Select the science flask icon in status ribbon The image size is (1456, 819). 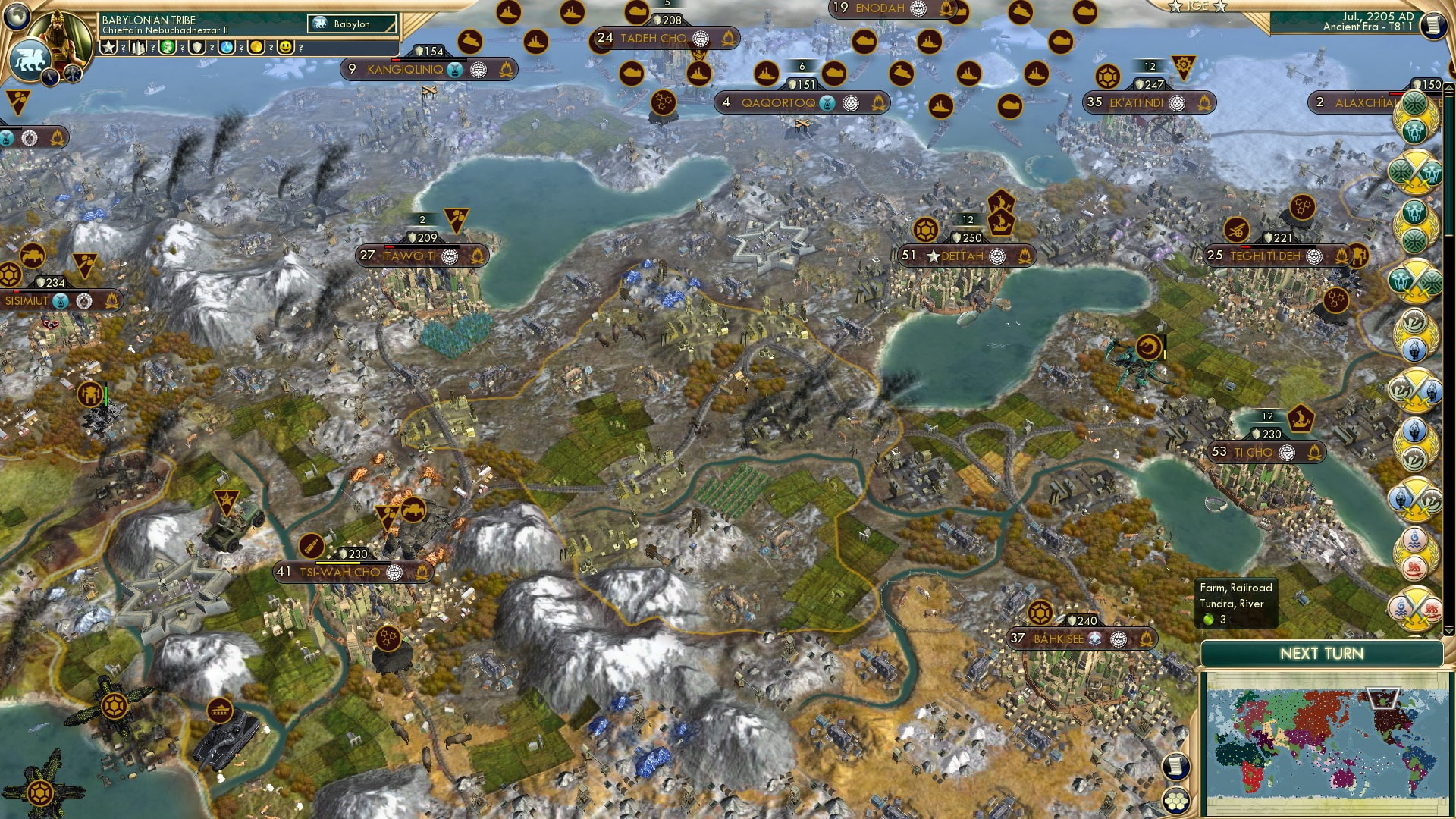pyautogui.click(x=226, y=47)
